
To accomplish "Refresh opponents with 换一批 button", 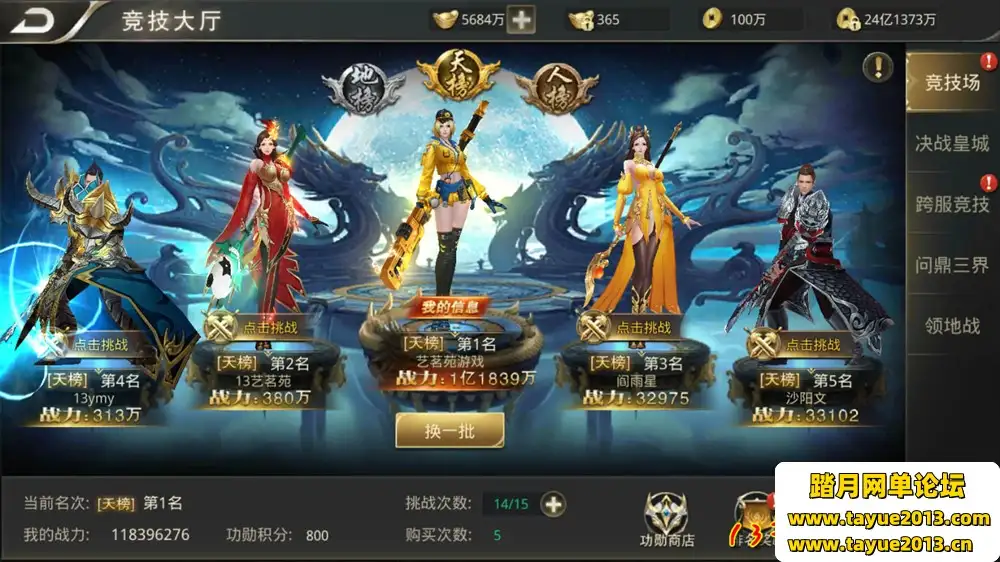I will tap(449, 430).
